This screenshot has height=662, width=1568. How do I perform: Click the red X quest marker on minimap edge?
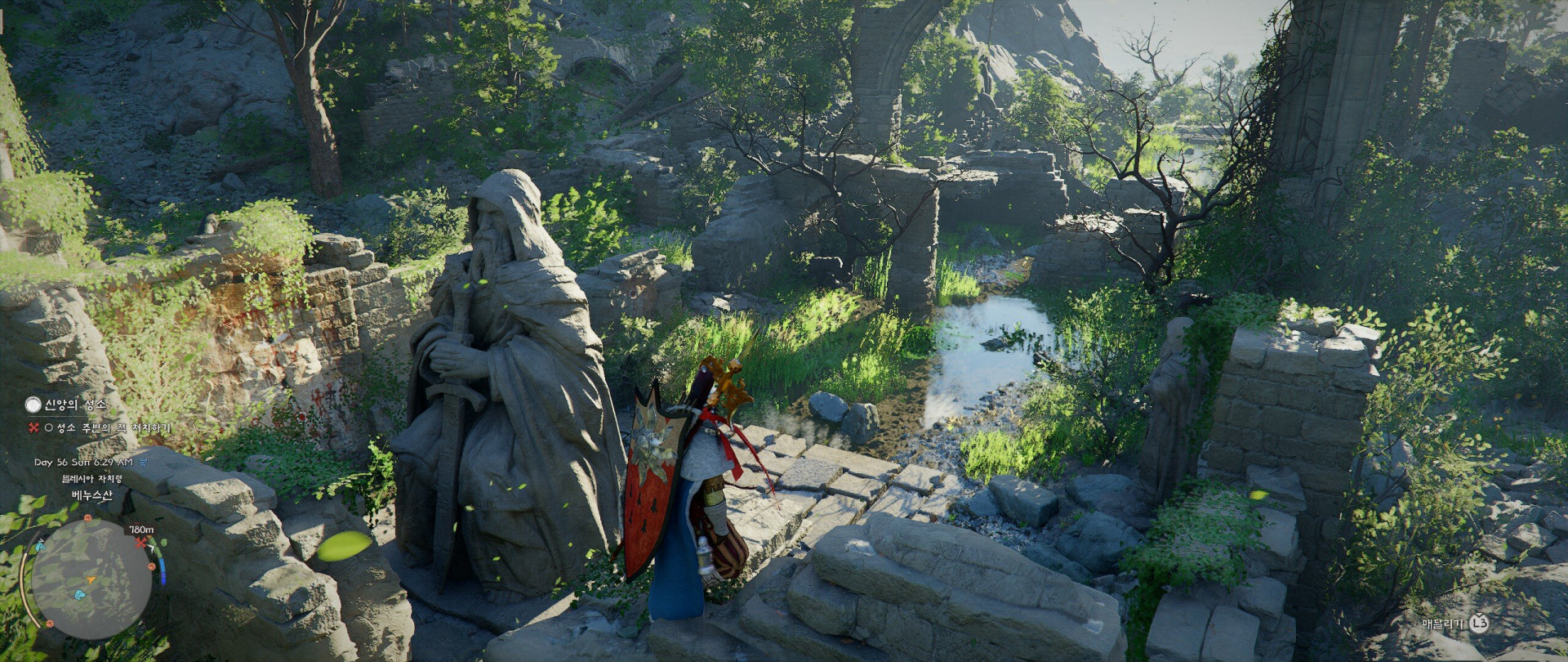tap(141, 542)
